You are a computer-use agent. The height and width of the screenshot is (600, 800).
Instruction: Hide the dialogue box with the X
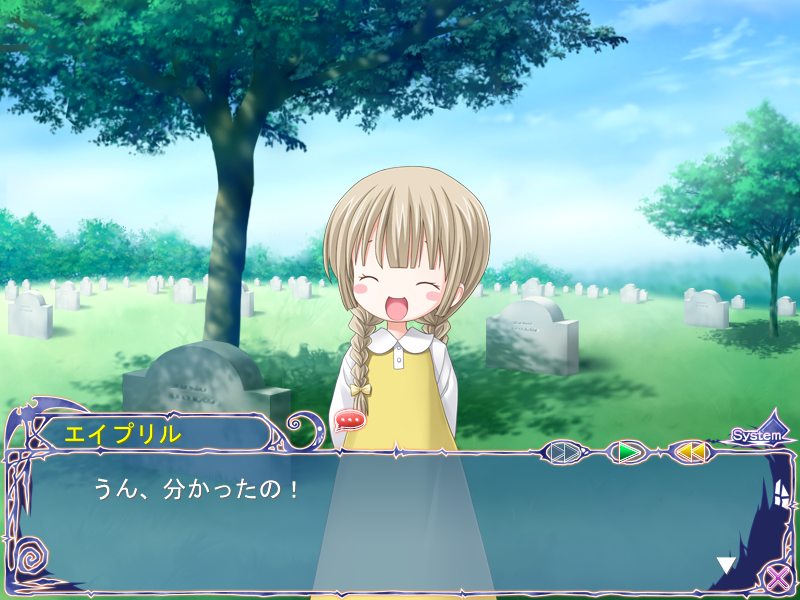(775, 577)
